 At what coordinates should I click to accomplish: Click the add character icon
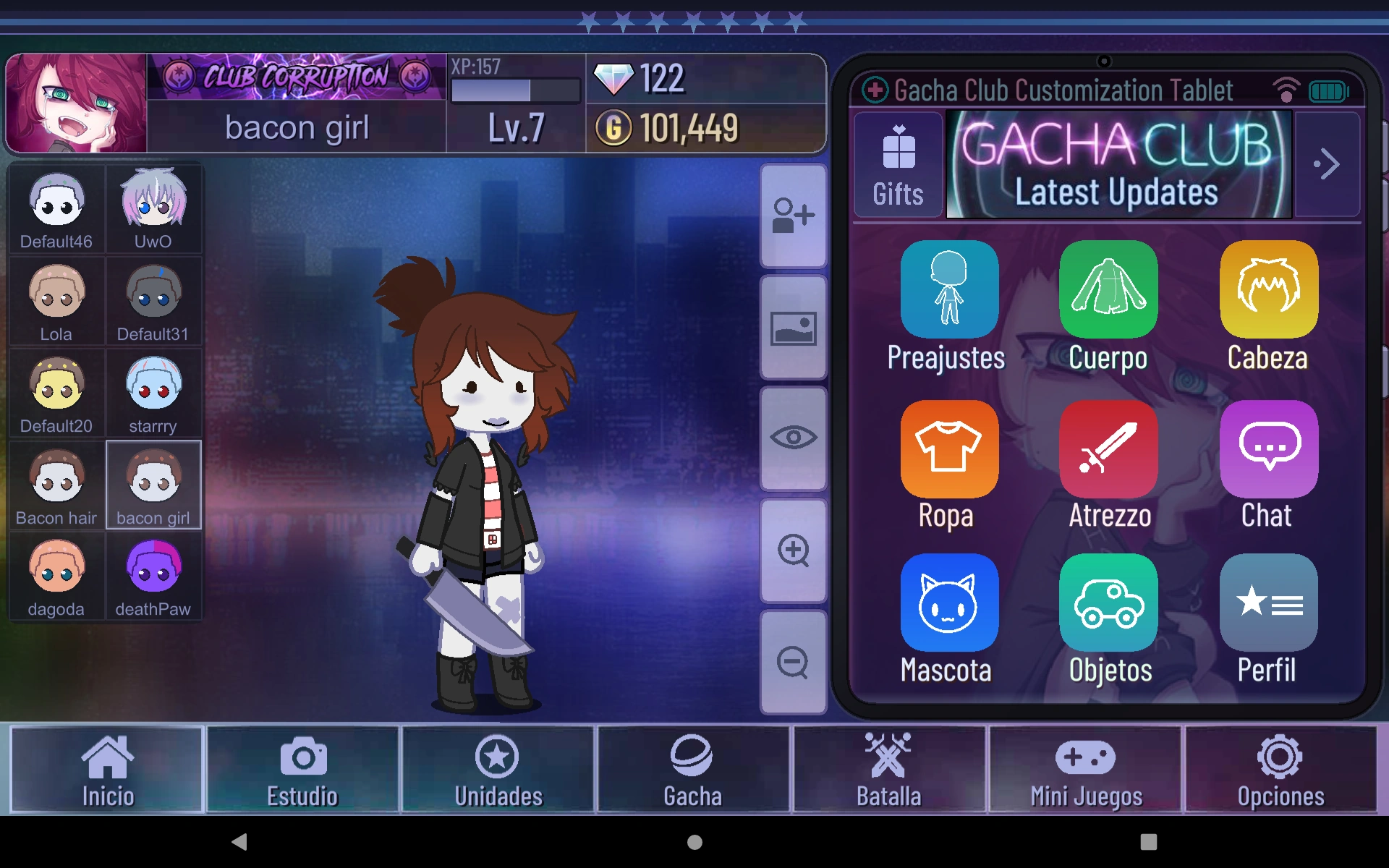pyautogui.click(x=794, y=217)
